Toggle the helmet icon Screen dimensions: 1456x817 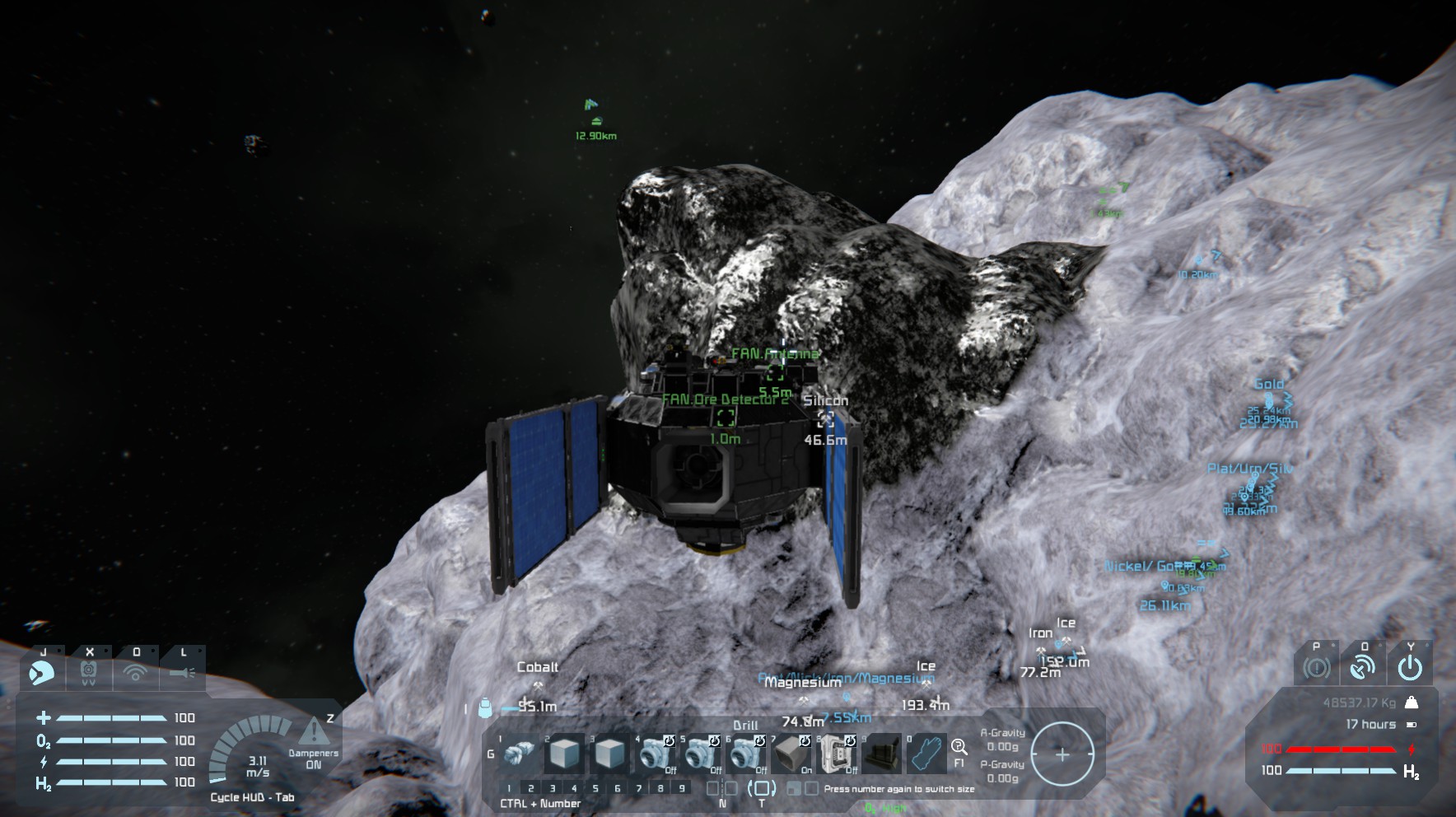tap(43, 673)
